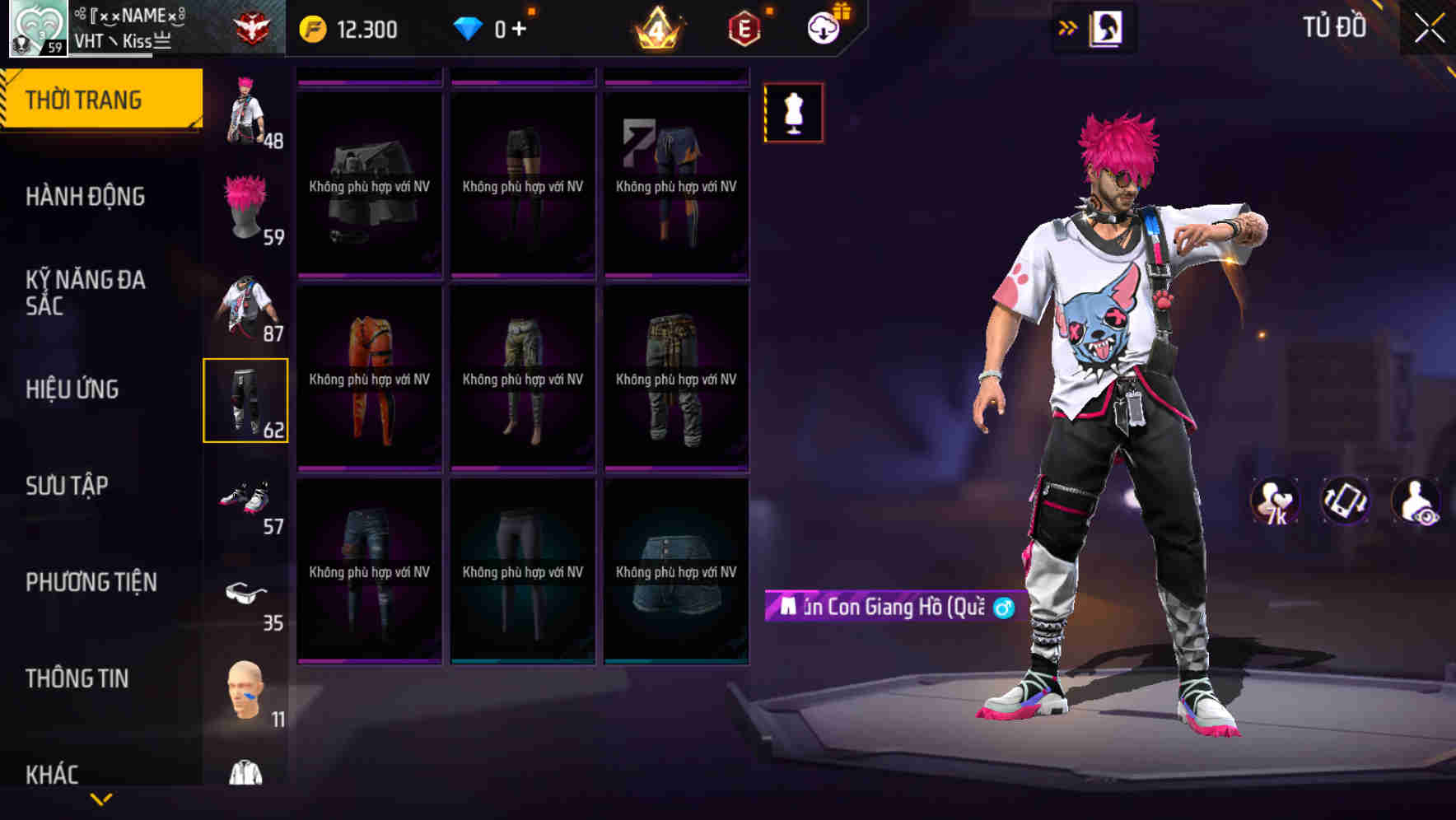Image resolution: width=1456 pixels, height=820 pixels.
Task: Open the double-arrow panel expander near top right
Action: click(x=1068, y=27)
